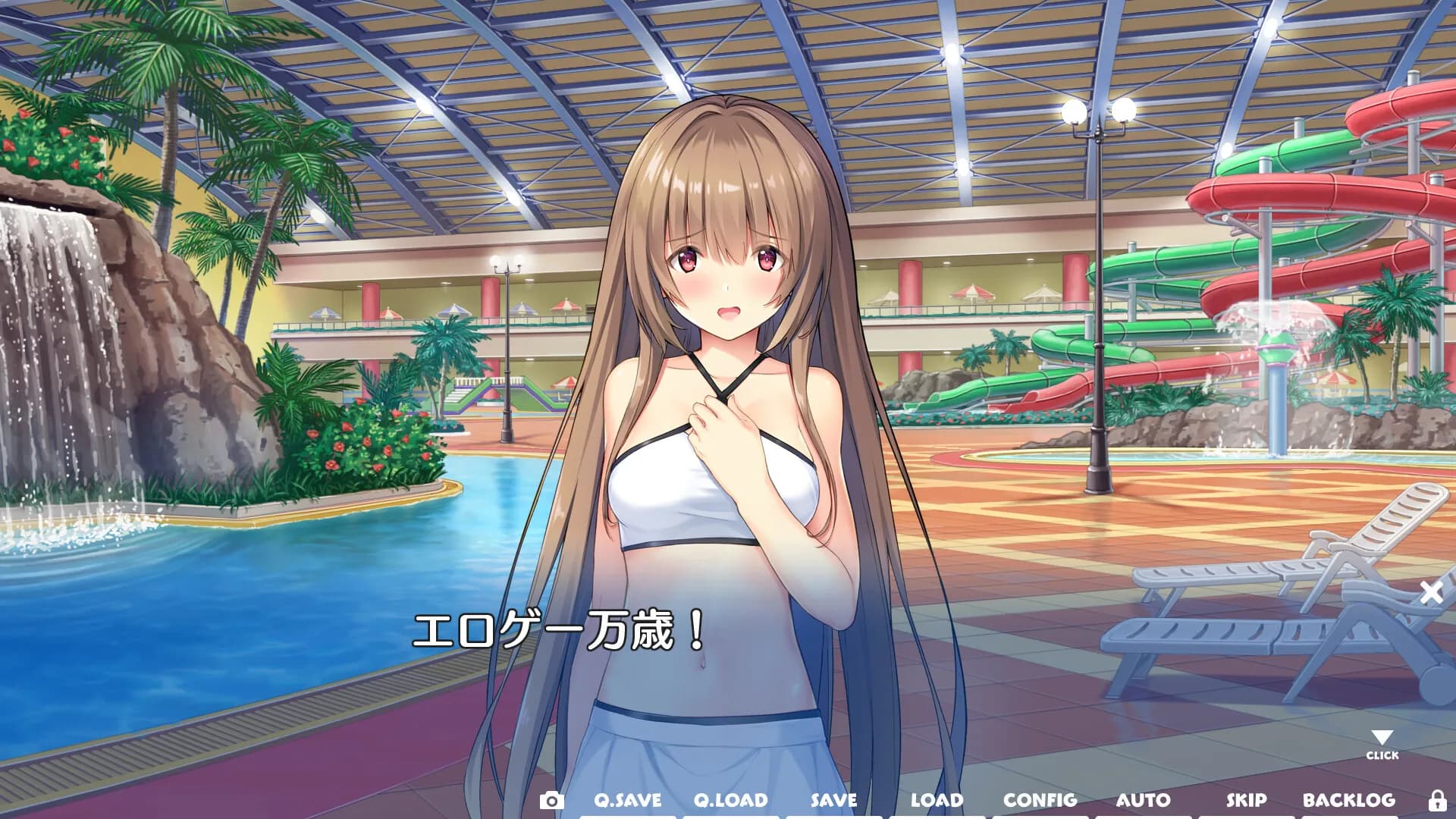Viewport: 1456px width, 819px height.
Task: Open the LOAD screen
Action: pyautogui.click(x=938, y=799)
